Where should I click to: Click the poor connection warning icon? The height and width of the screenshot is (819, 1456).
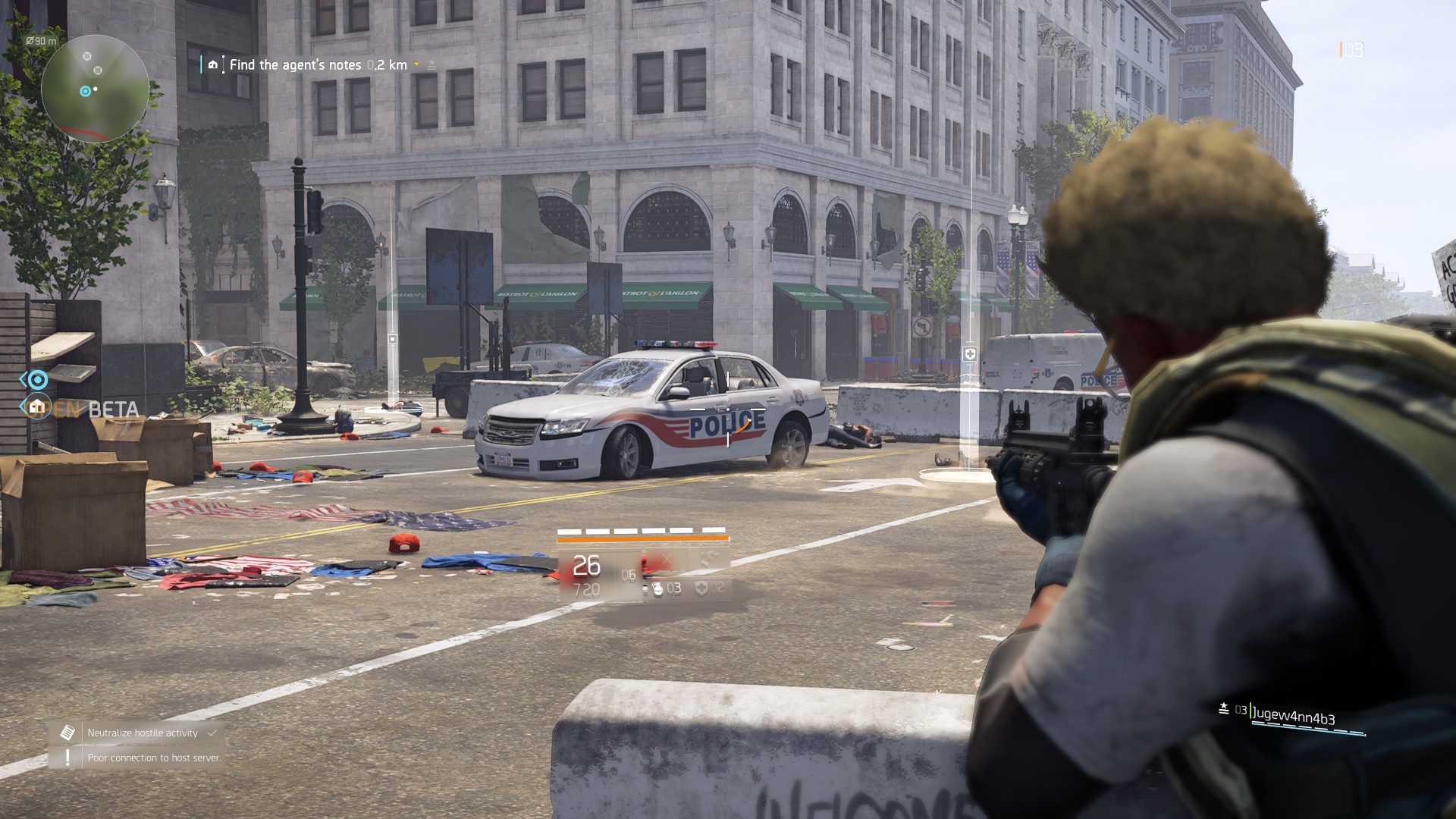[67, 757]
